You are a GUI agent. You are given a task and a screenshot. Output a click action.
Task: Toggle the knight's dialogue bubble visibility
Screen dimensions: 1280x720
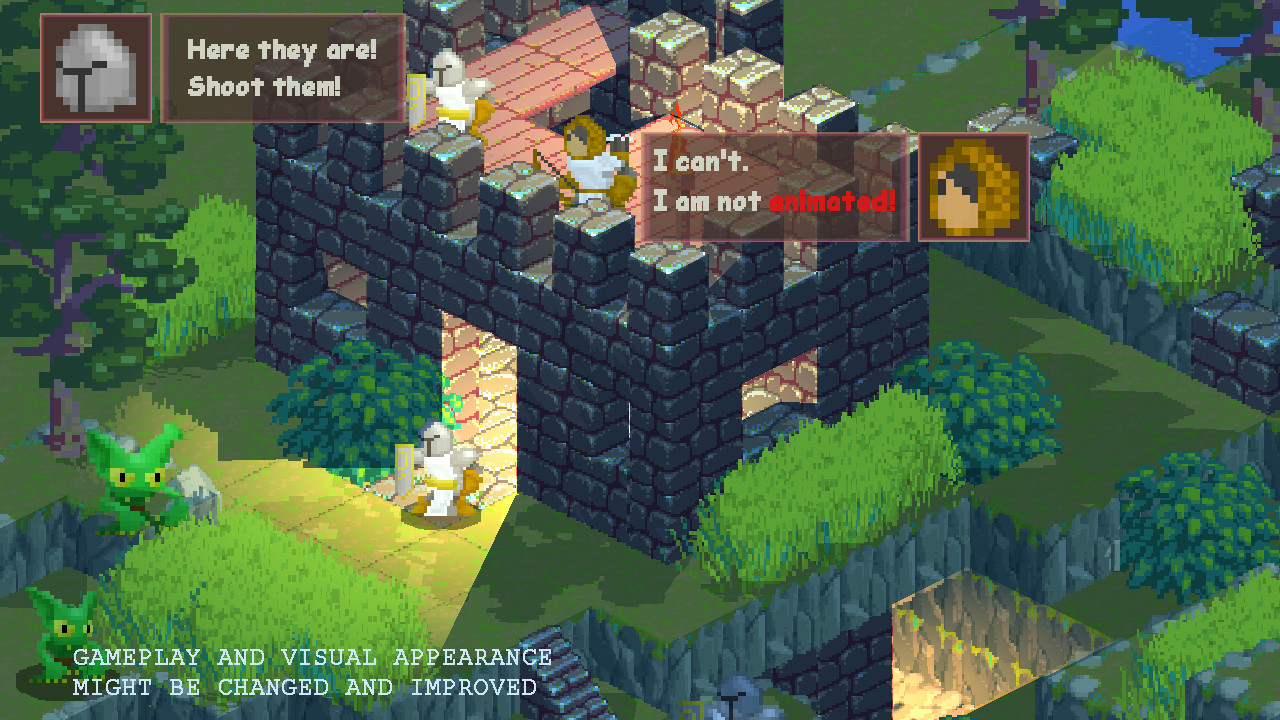click(x=283, y=67)
